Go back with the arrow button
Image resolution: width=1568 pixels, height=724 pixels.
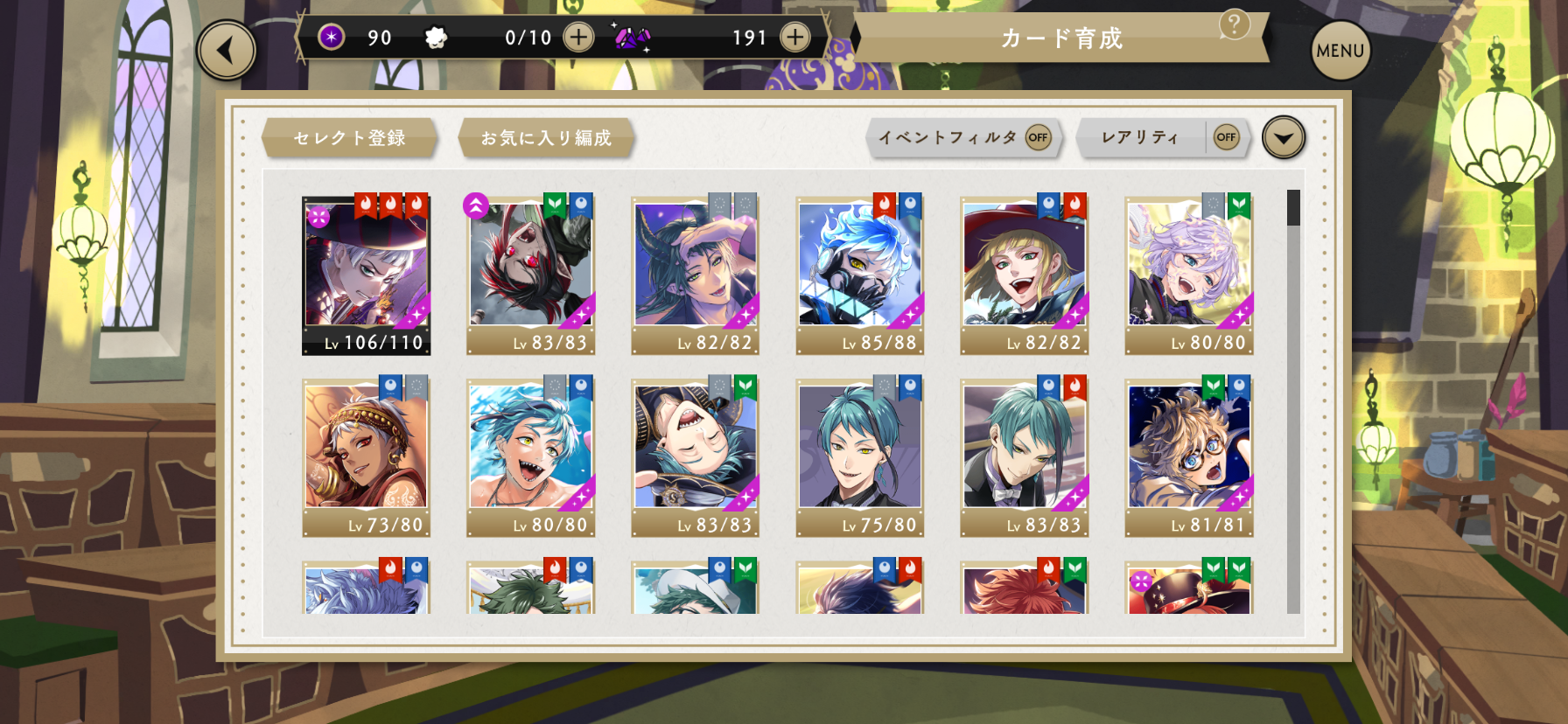227,51
